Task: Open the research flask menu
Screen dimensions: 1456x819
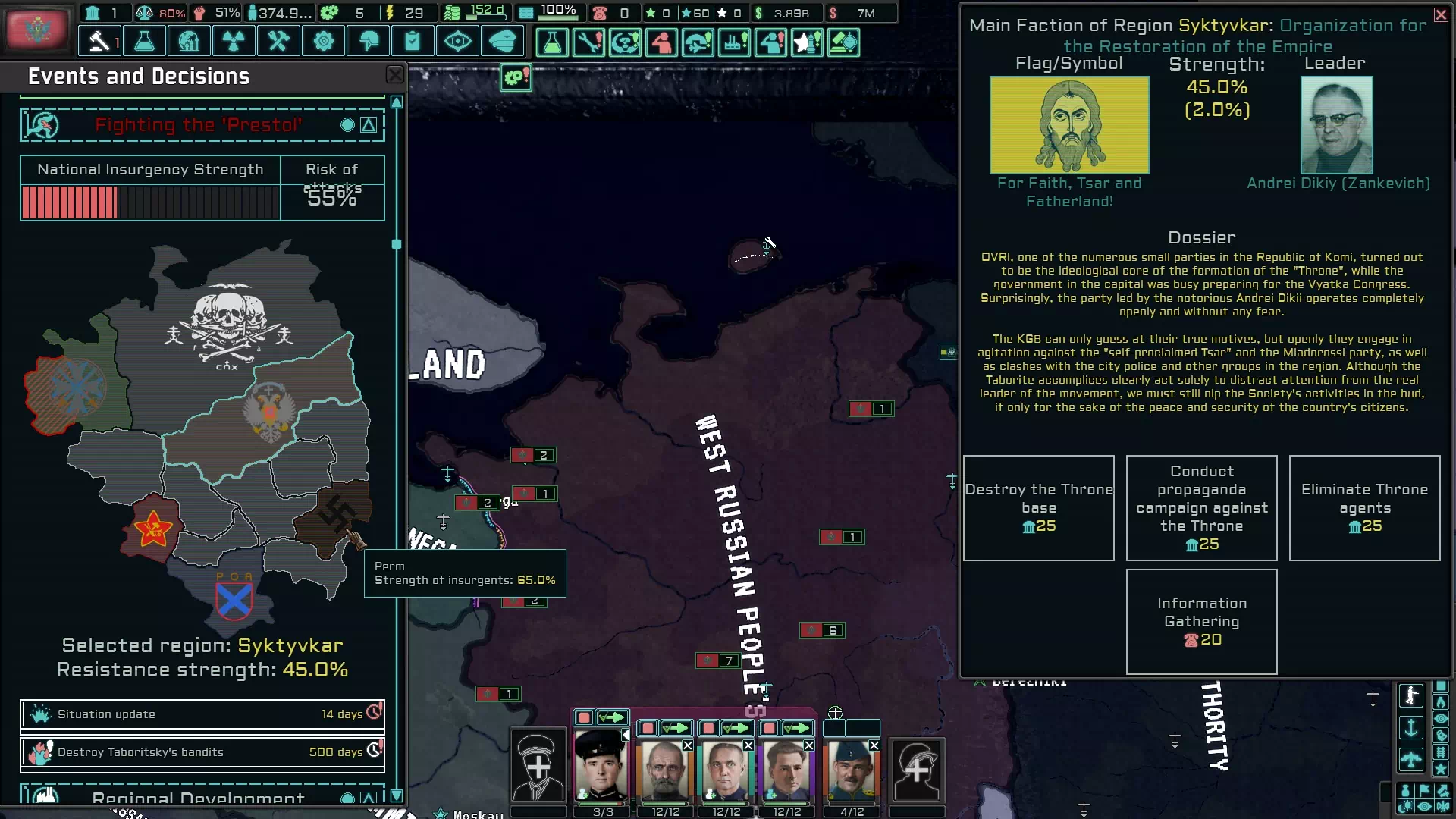Action: [144, 41]
